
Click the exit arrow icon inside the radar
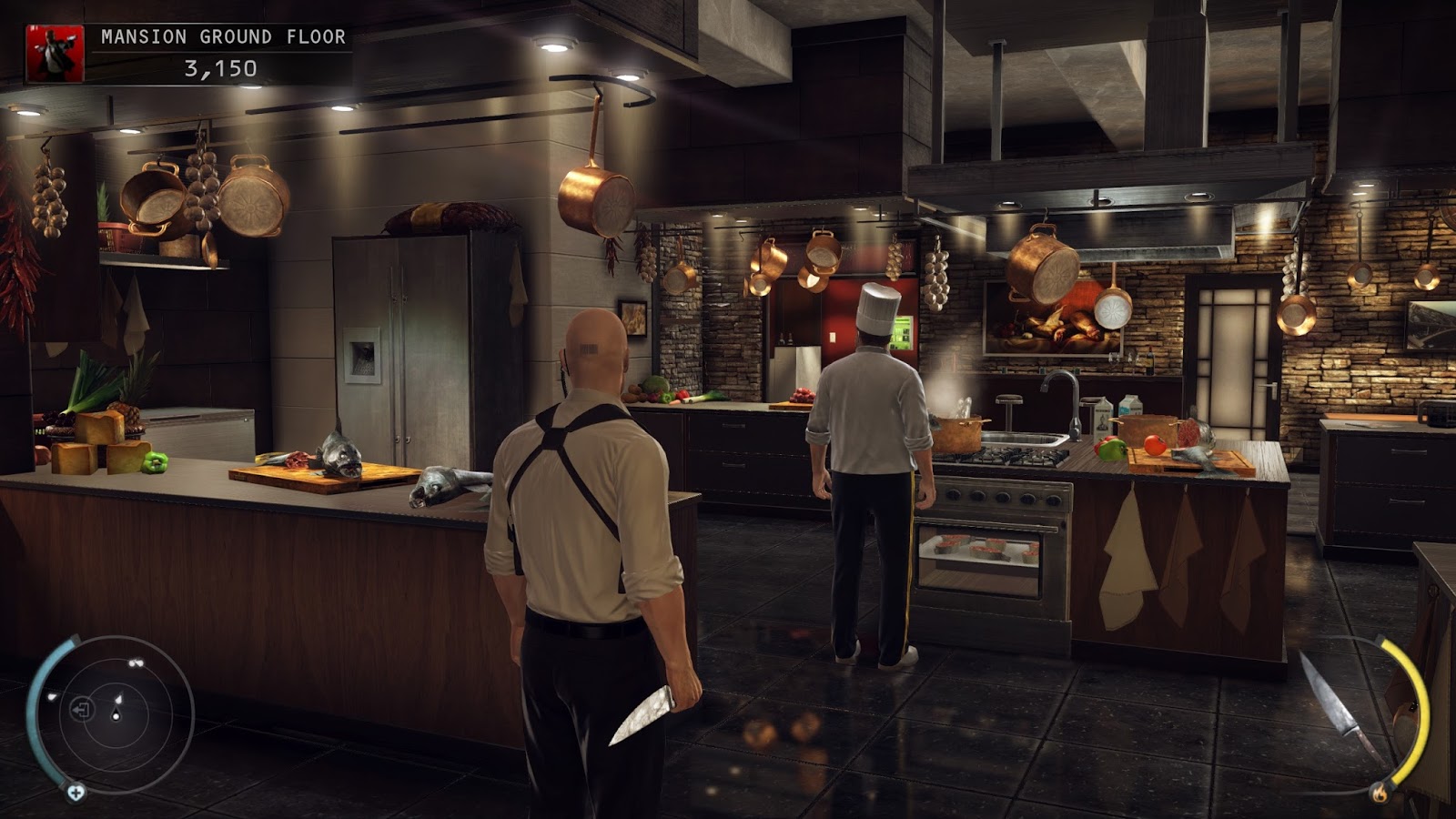[82, 709]
